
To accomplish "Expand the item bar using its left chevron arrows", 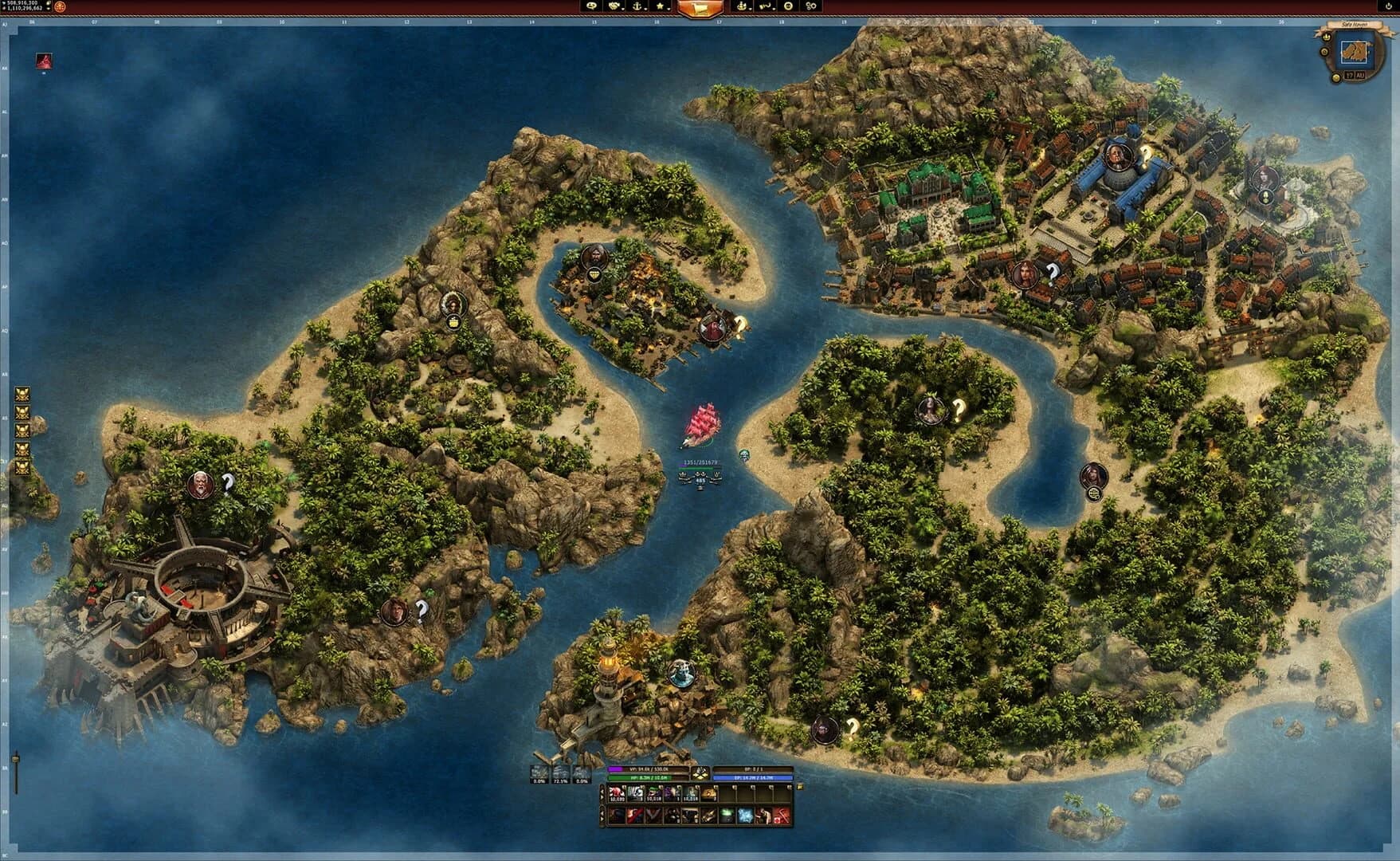I will coord(602,793).
